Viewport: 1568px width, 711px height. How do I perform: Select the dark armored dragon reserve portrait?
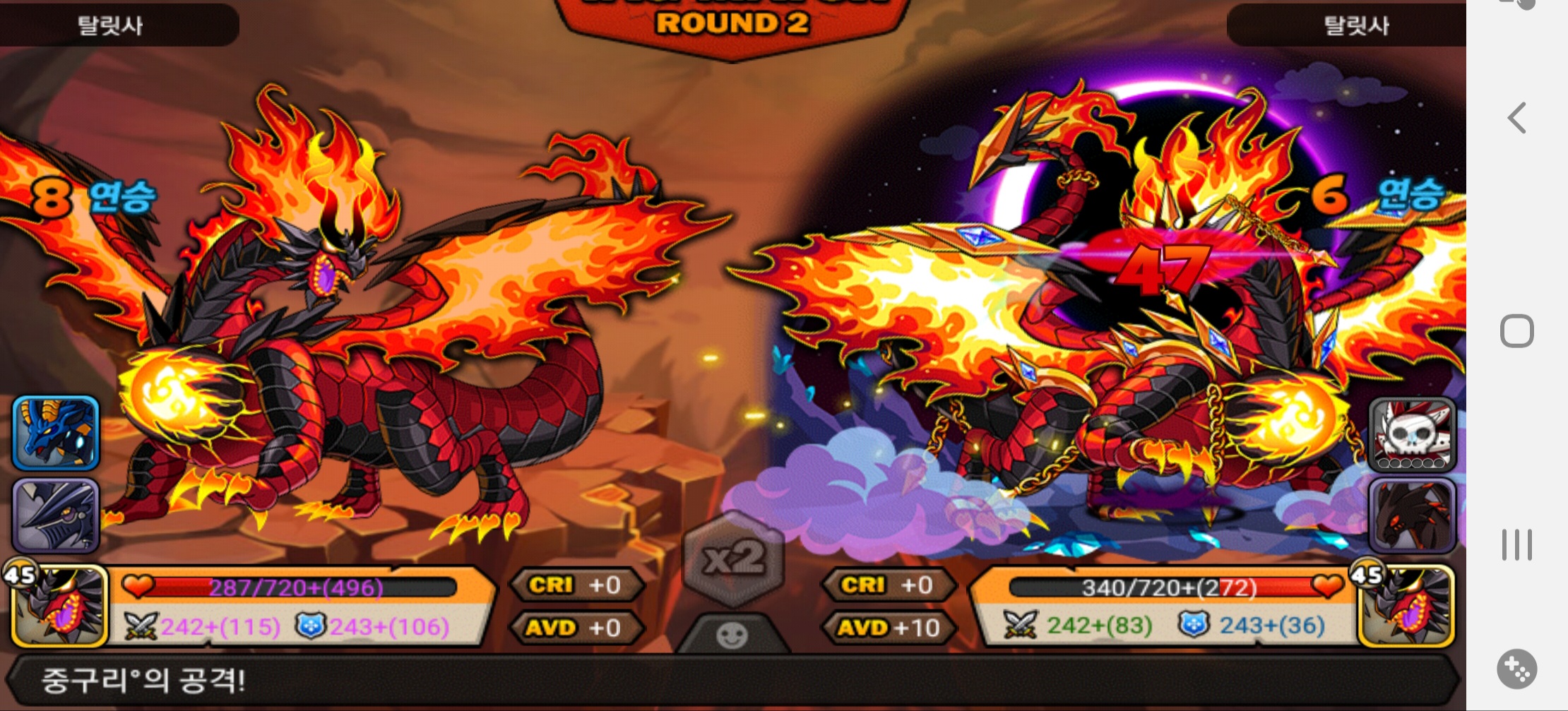(x=56, y=515)
